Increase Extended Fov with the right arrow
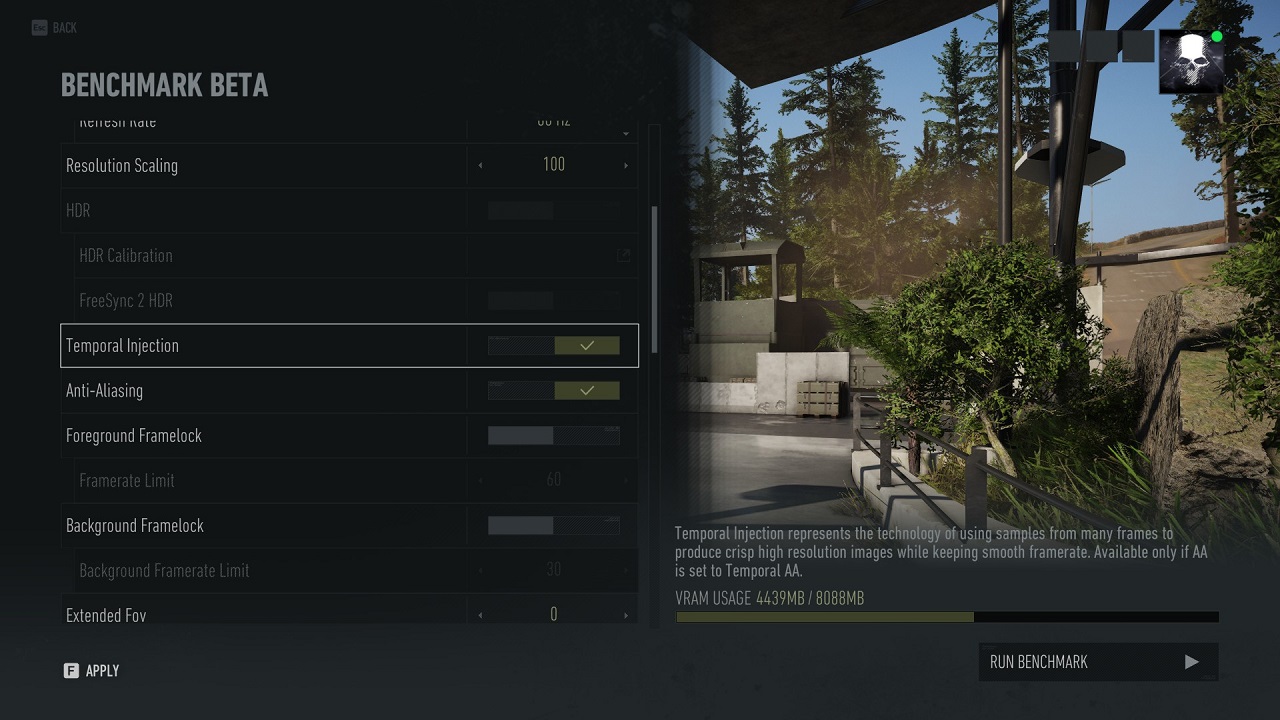 626,615
